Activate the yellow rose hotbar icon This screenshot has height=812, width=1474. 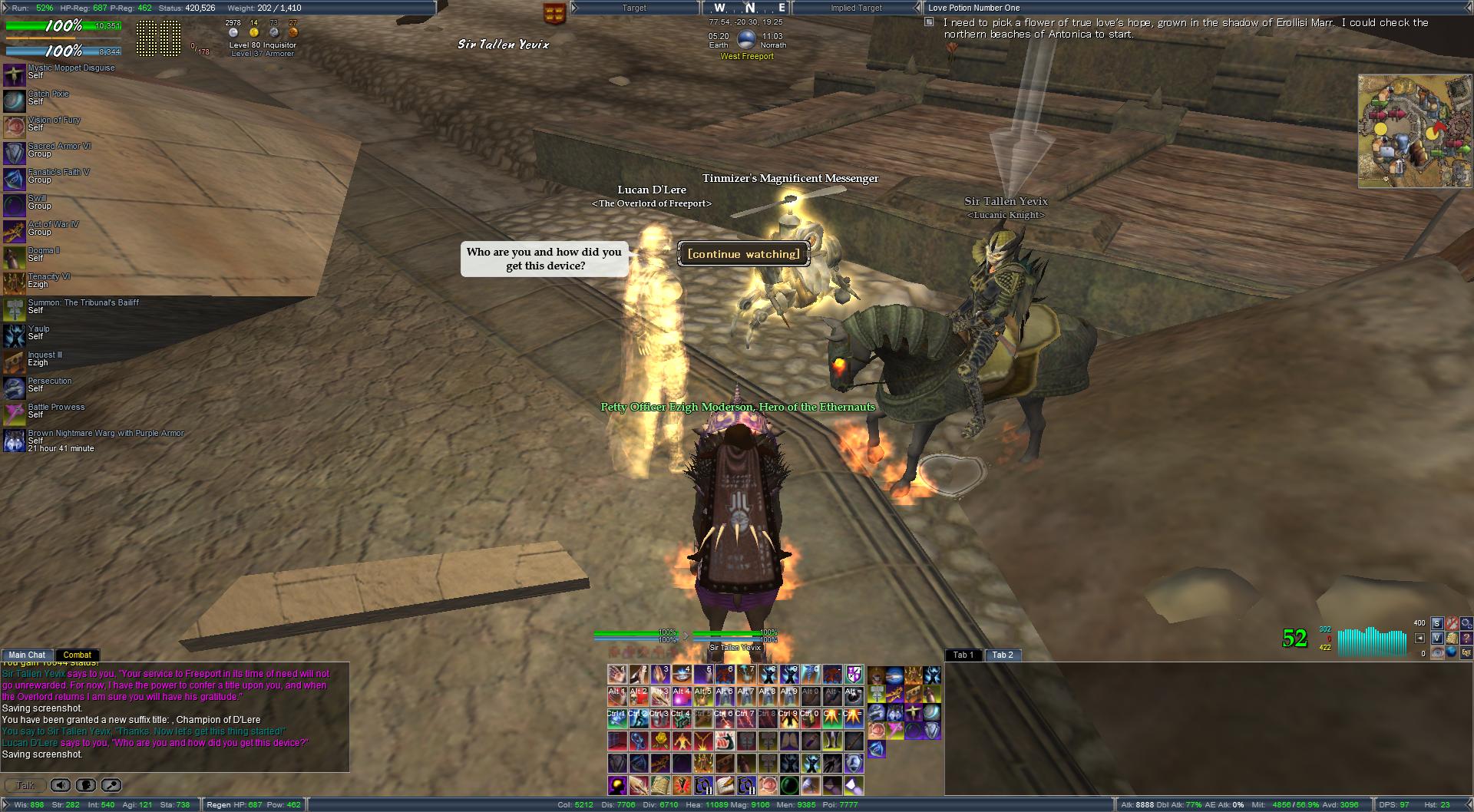point(660,741)
